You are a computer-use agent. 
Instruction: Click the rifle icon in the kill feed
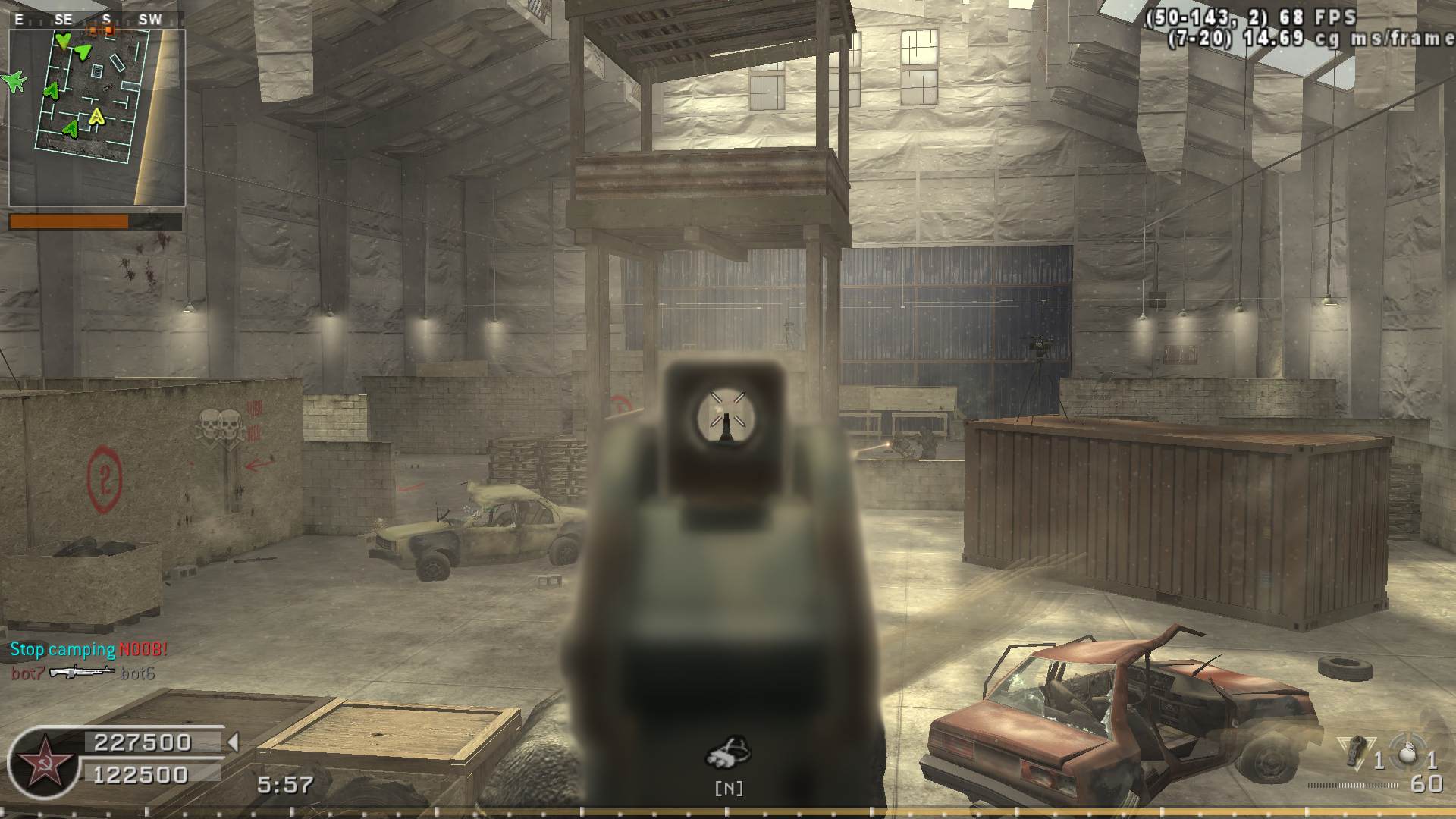pos(81,672)
